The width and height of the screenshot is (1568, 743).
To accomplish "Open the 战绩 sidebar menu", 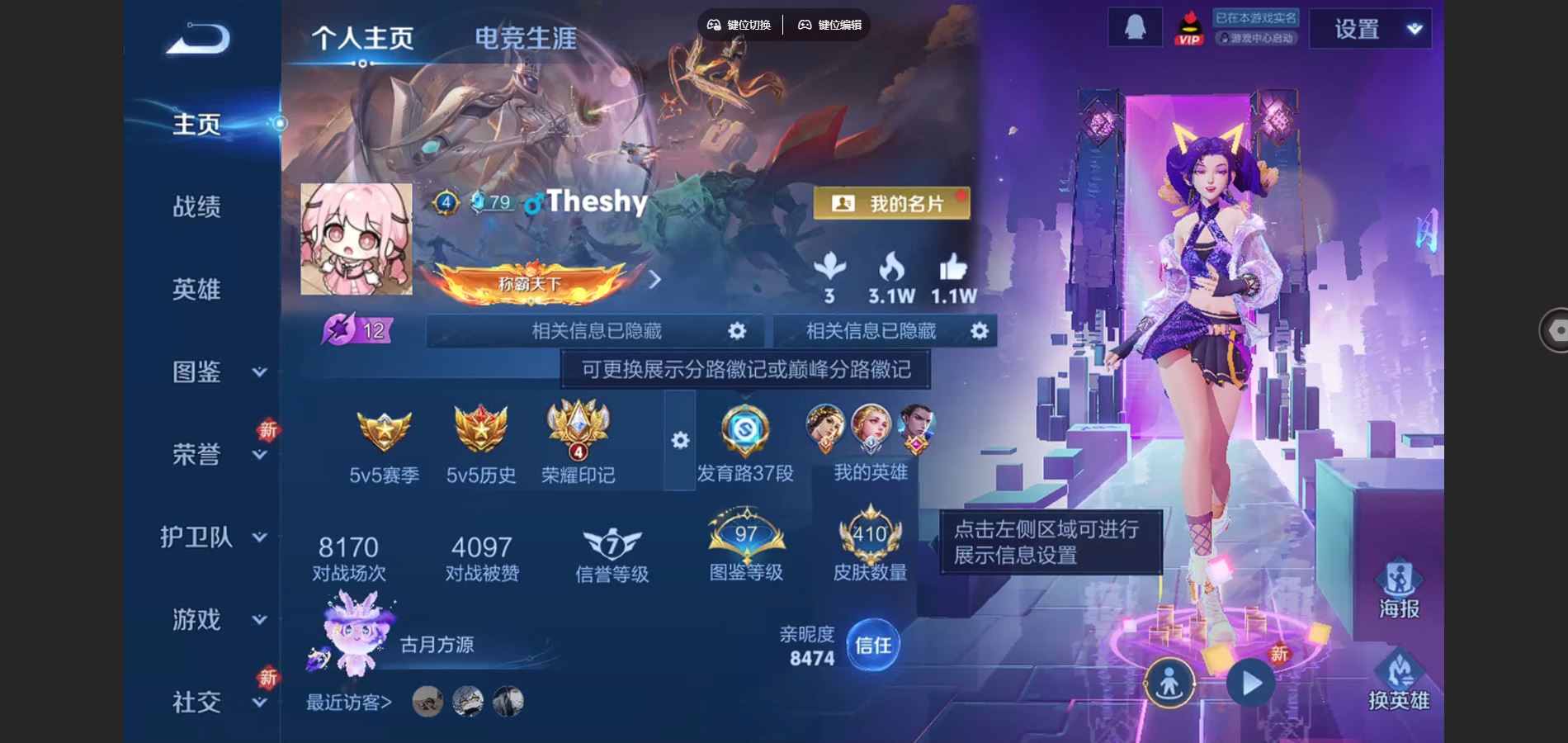I will coord(198,207).
